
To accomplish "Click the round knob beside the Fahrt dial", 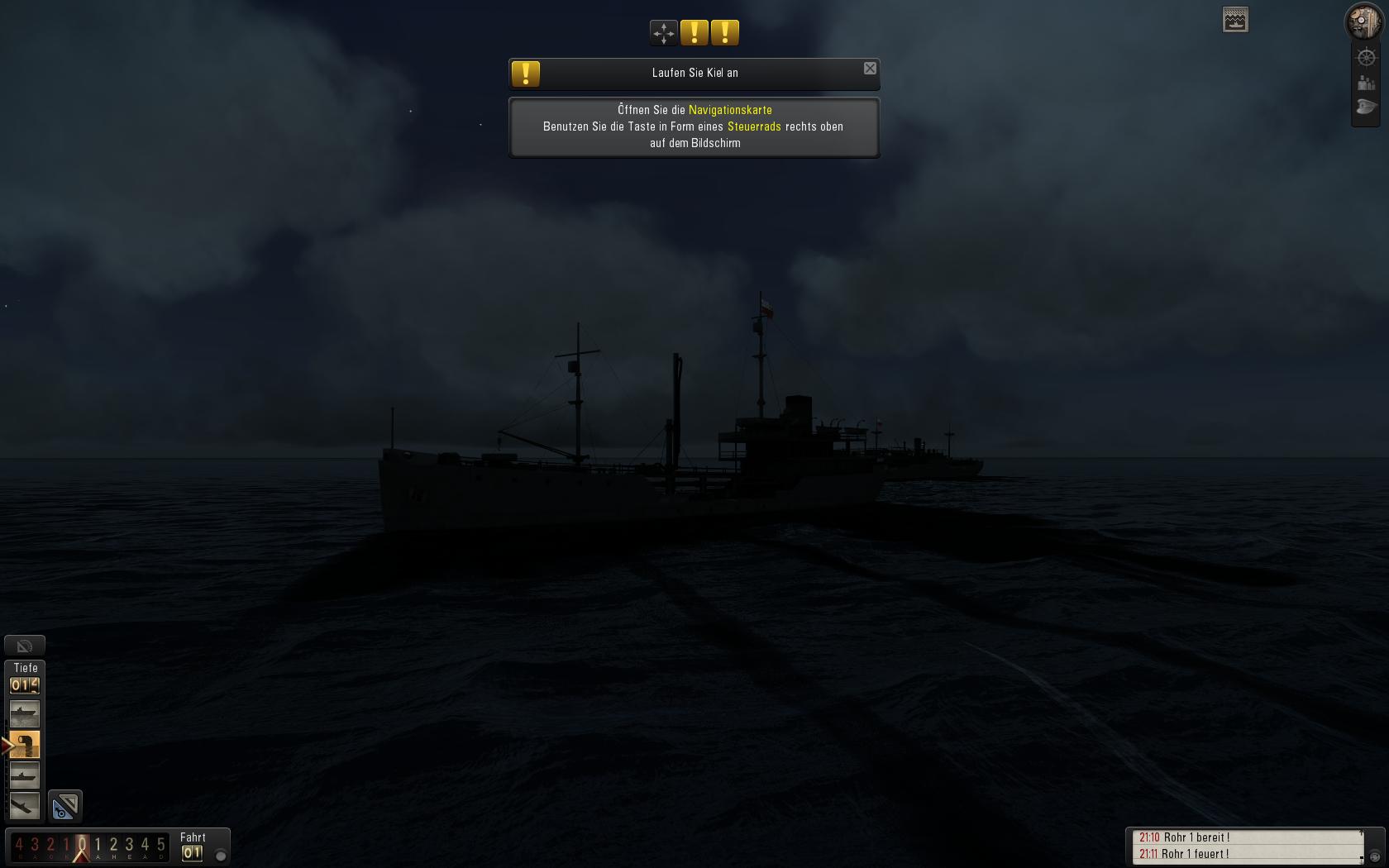I will tap(221, 856).
